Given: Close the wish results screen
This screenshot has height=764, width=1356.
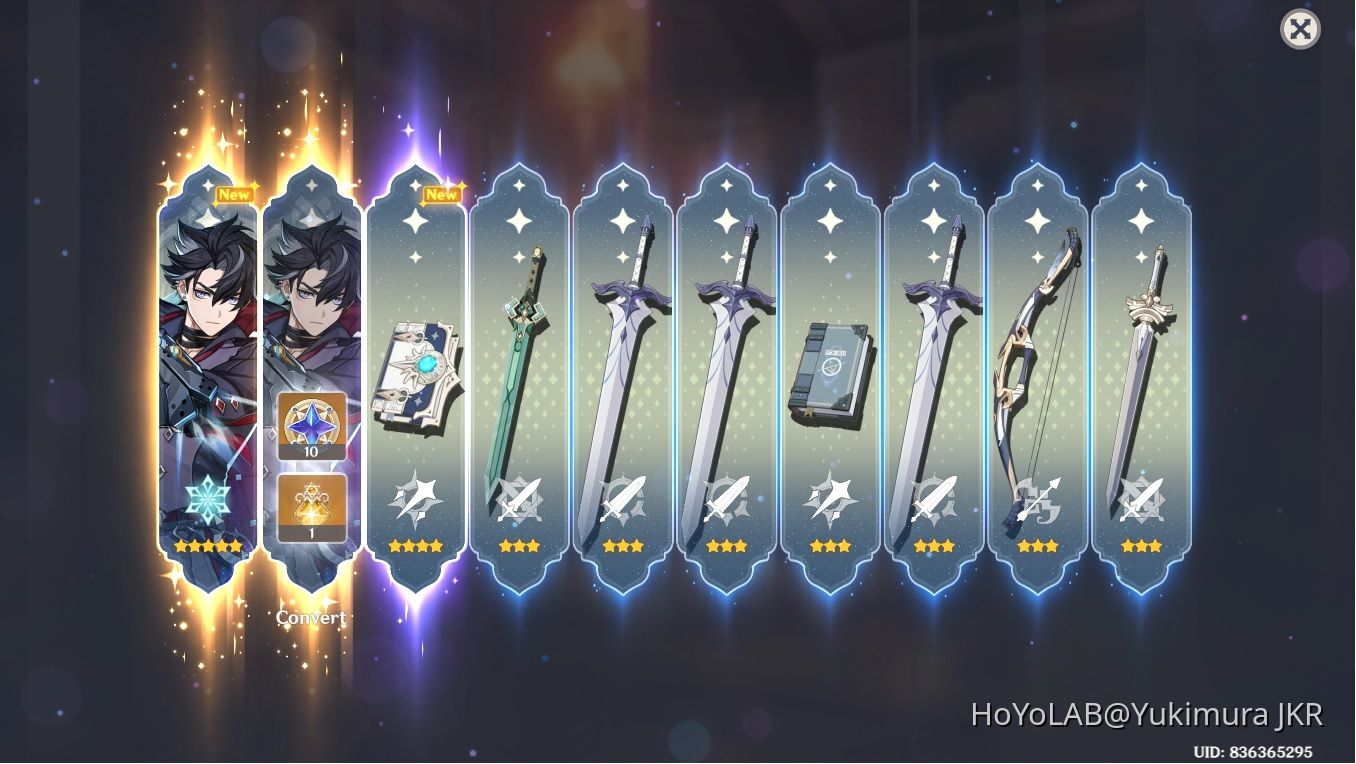Looking at the screenshot, I should coord(1300,29).
